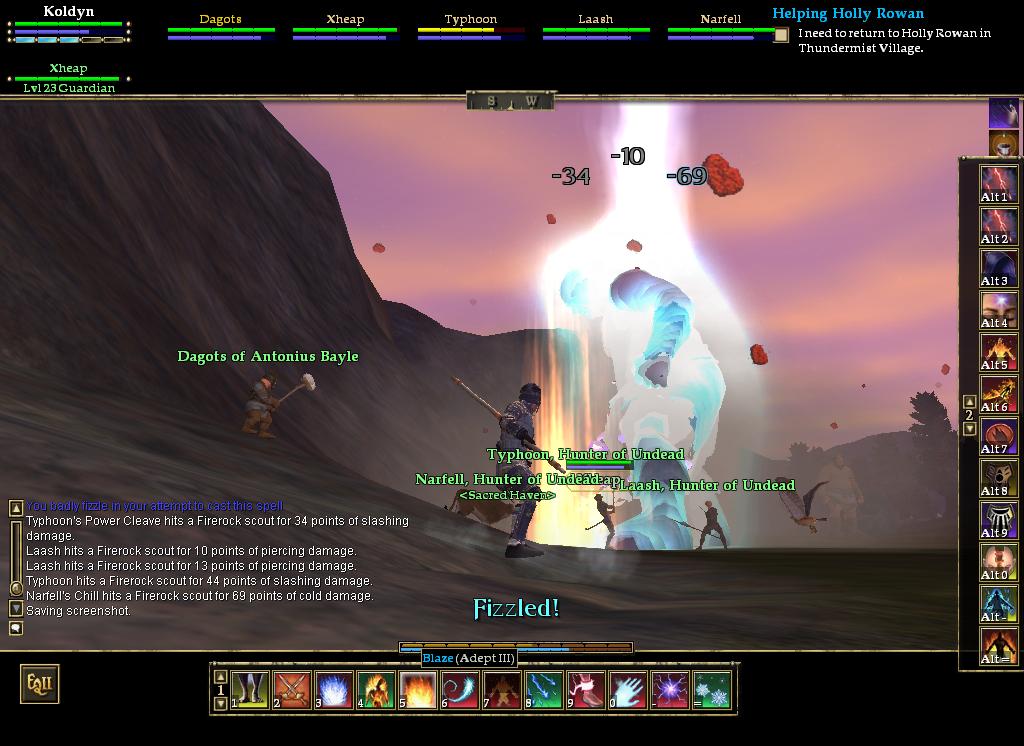1024x746 pixels.
Task: Cast the purple energy burst spell
Action: tap(669, 690)
